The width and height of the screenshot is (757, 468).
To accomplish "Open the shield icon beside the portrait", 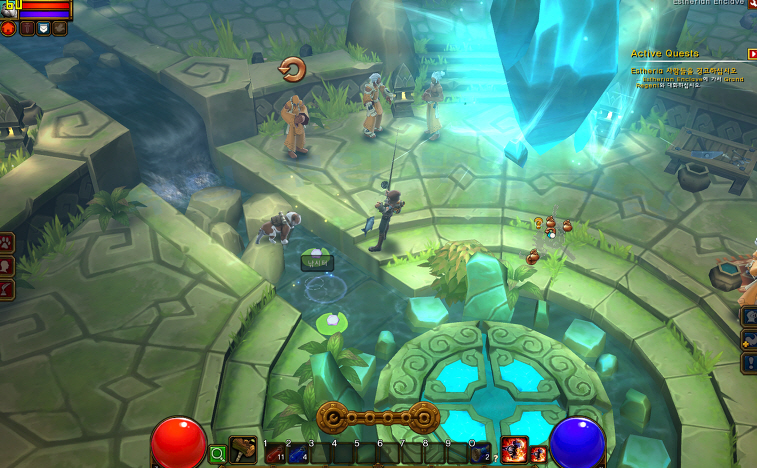I will 43,28.
